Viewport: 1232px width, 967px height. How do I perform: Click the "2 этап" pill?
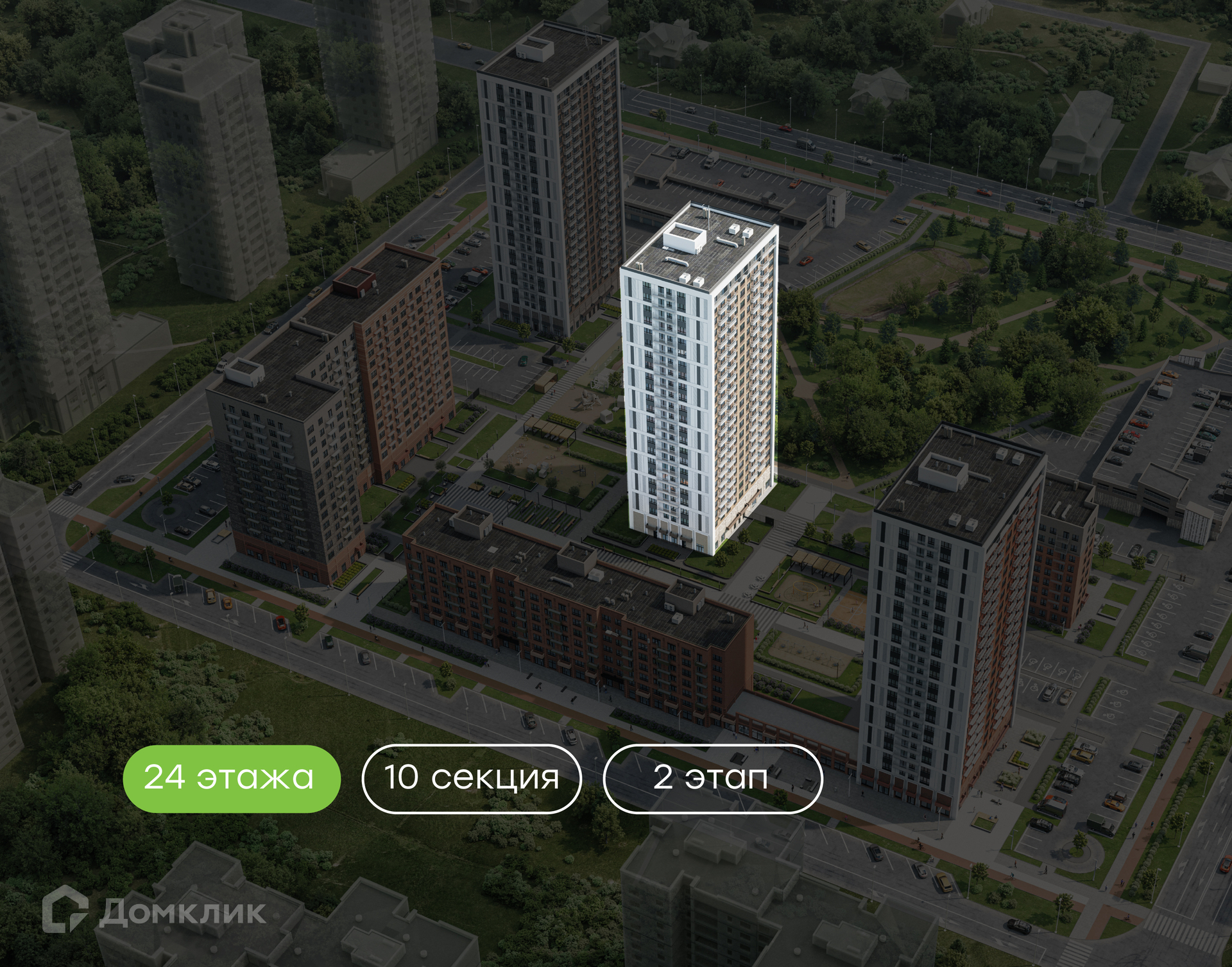(712, 778)
